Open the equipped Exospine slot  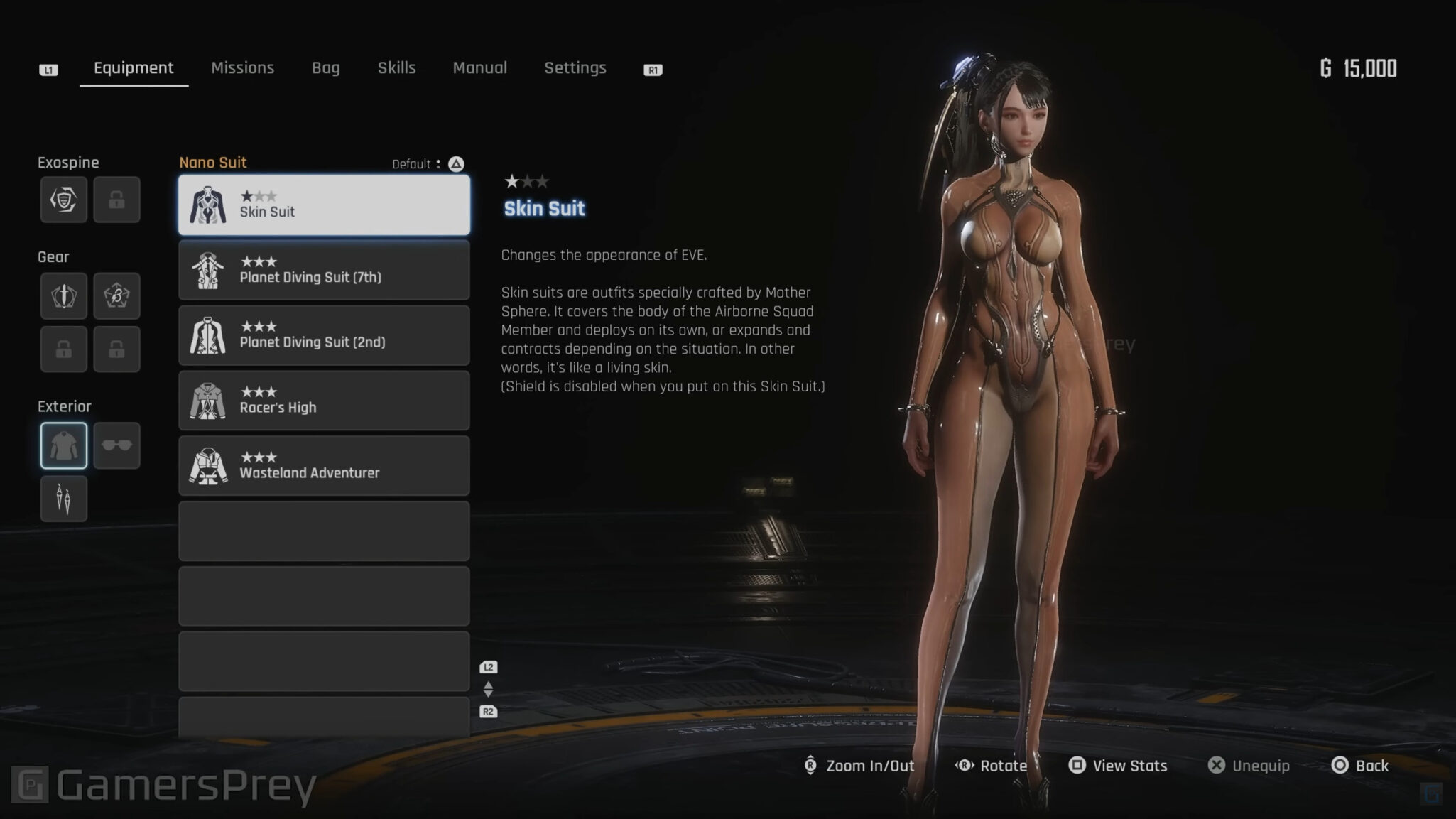point(64,200)
